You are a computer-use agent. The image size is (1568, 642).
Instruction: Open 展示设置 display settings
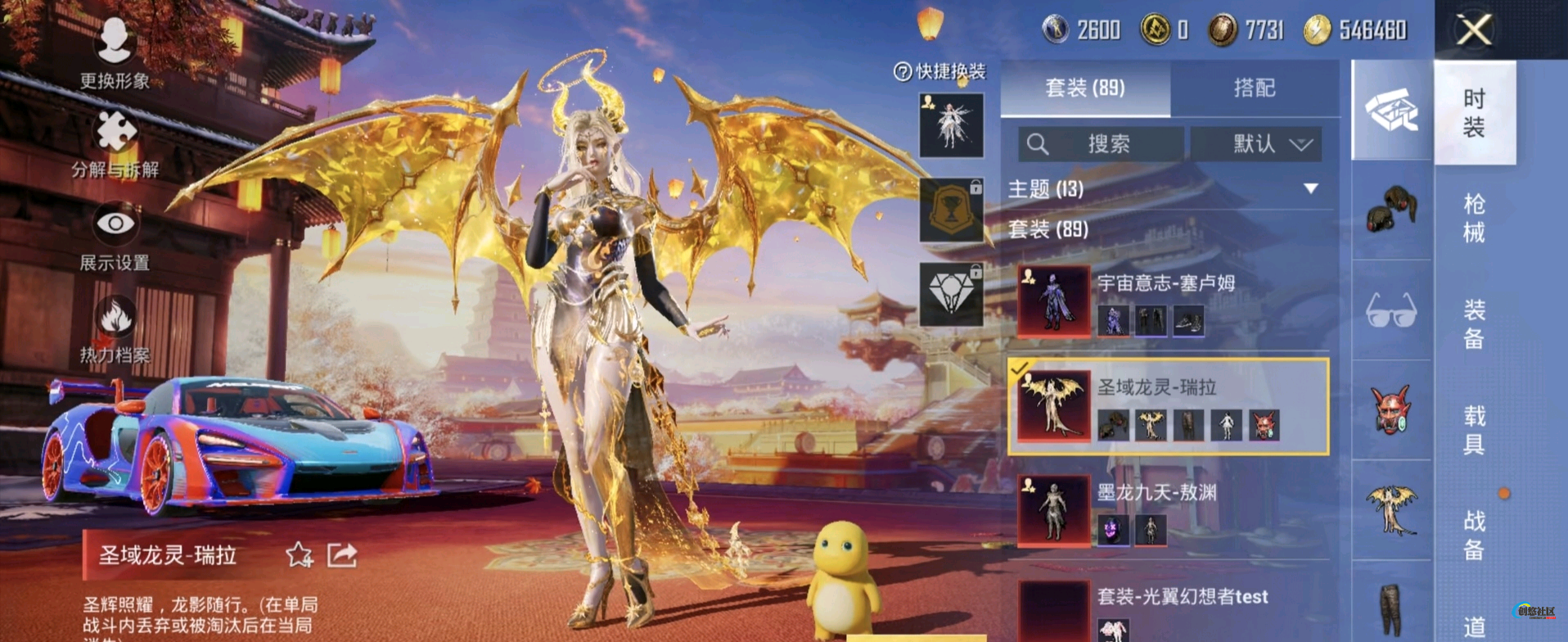[115, 236]
